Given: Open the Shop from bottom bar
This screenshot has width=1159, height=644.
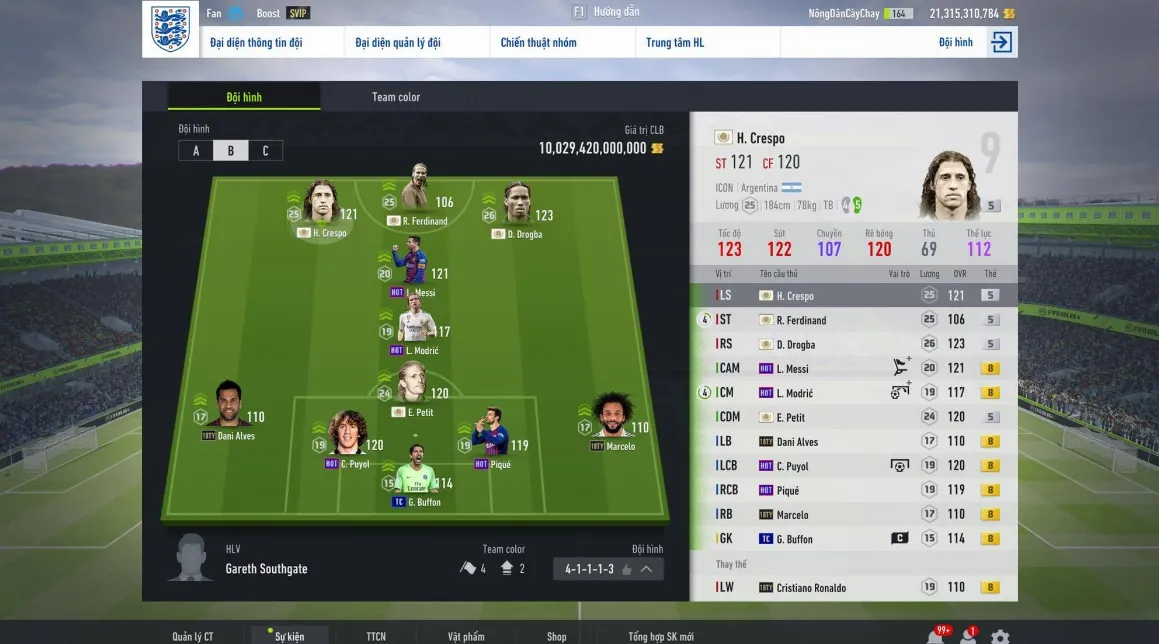Looking at the screenshot, I should 556,636.
